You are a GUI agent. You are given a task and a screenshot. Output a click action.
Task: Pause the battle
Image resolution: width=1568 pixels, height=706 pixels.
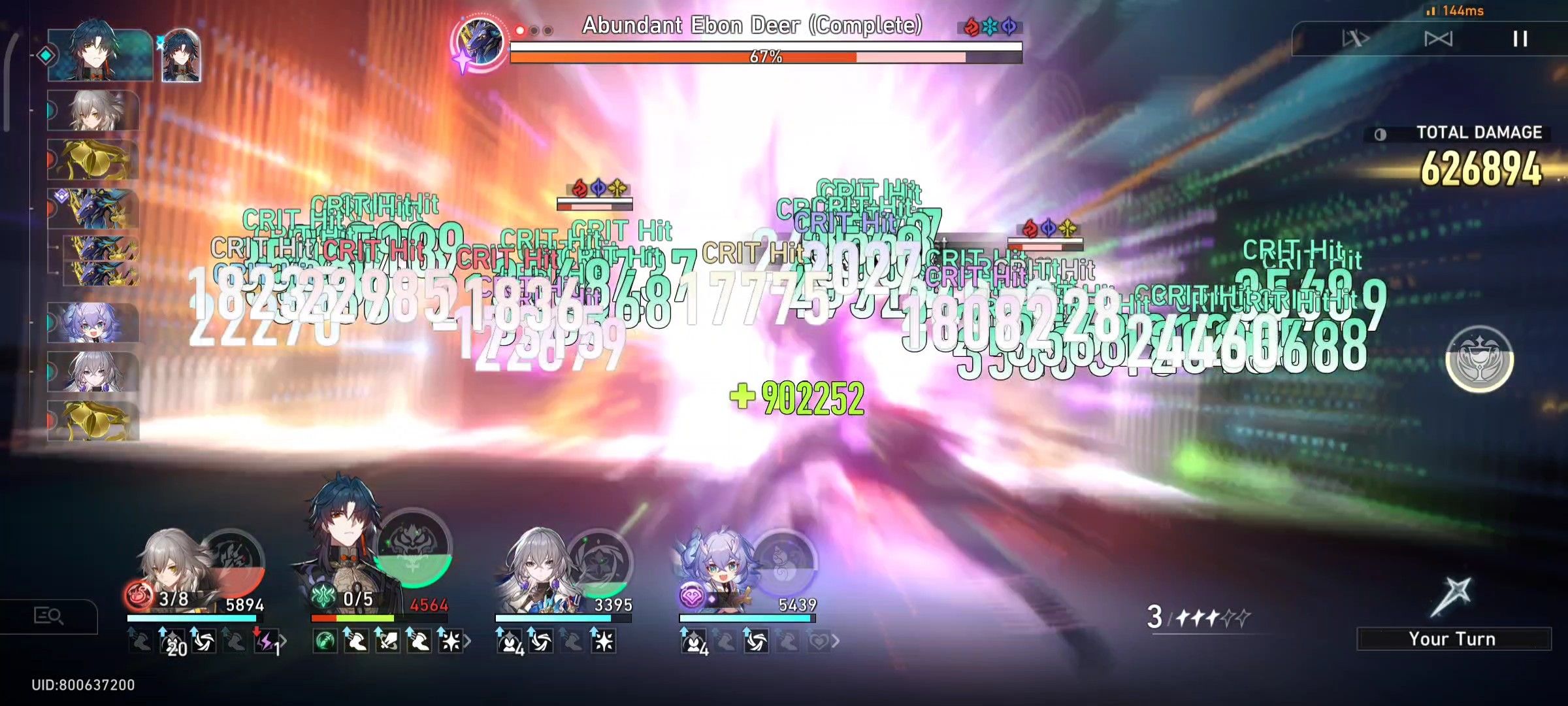(1519, 39)
